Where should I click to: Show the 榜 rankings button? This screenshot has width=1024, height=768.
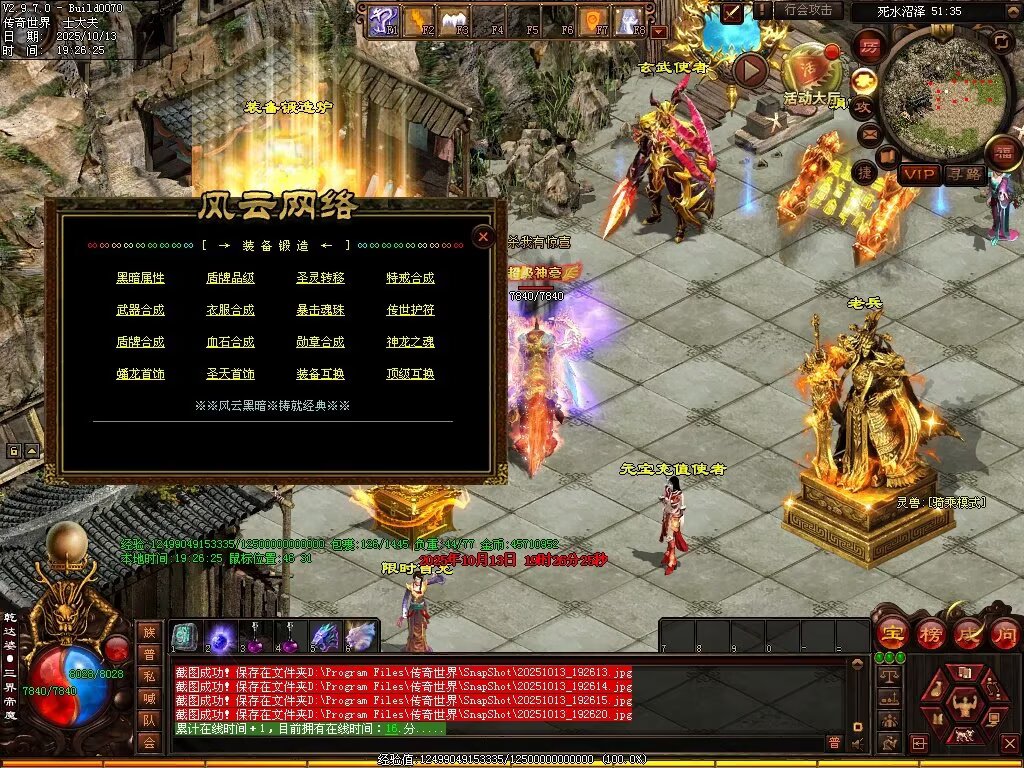[x=930, y=632]
